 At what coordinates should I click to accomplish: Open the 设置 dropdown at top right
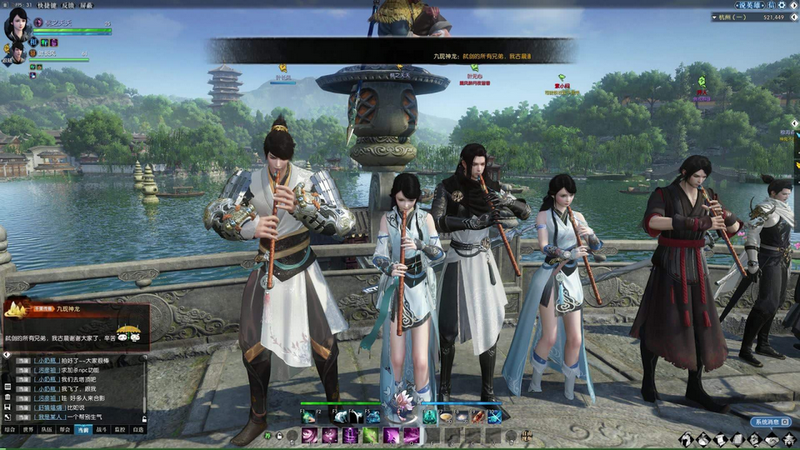[x=748, y=5]
